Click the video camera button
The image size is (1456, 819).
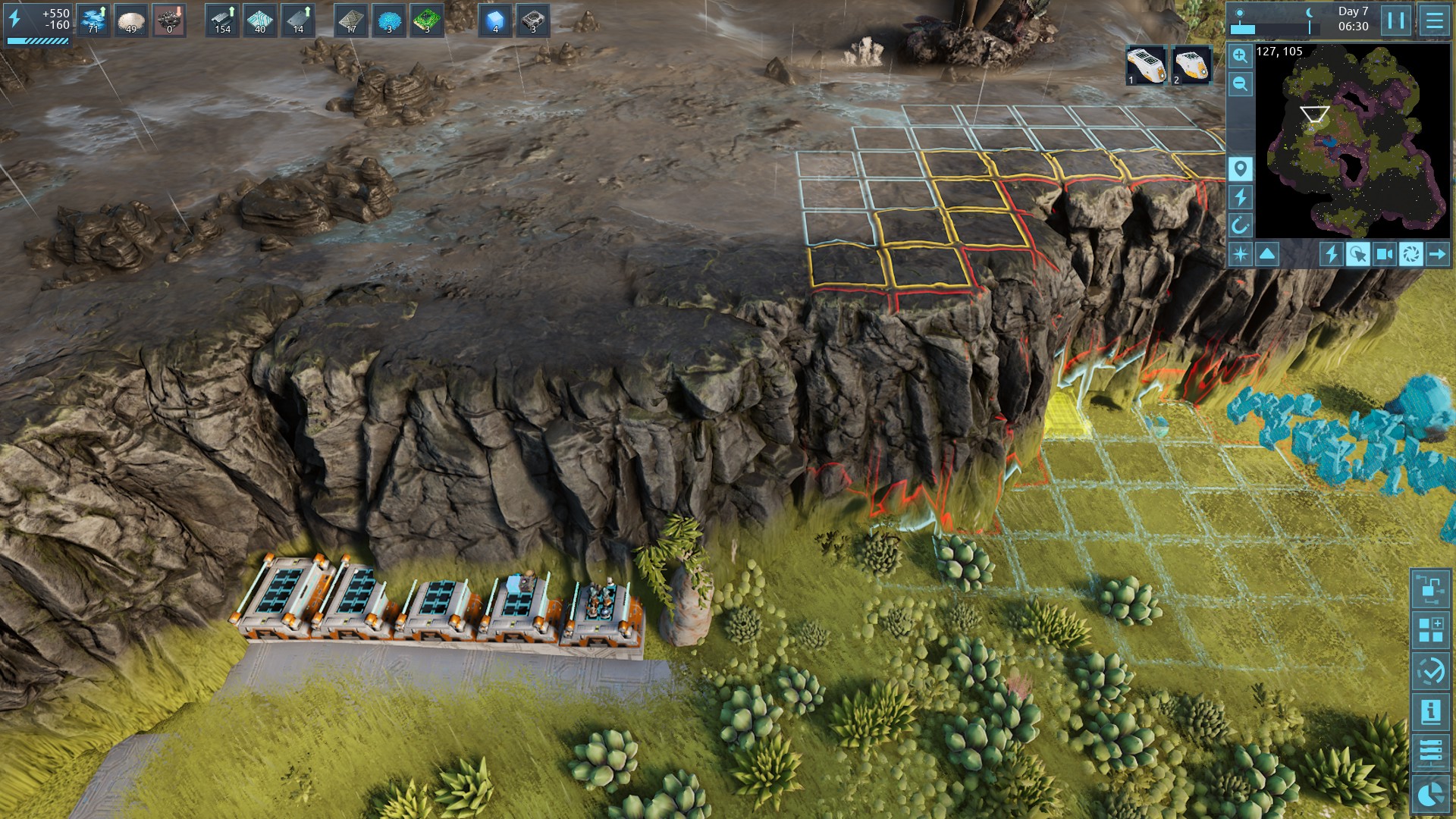point(1384,254)
